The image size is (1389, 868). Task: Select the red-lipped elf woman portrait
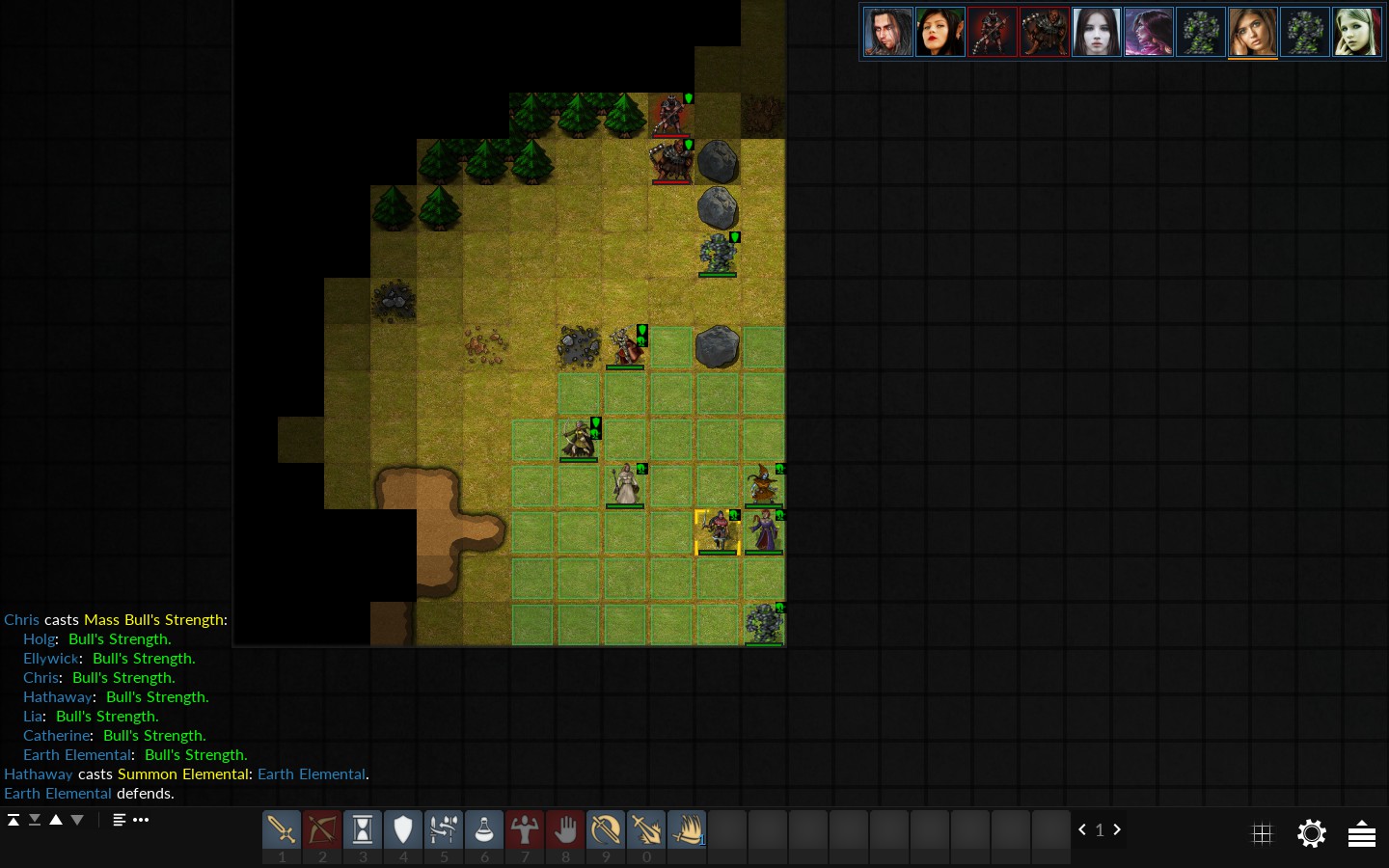940,32
